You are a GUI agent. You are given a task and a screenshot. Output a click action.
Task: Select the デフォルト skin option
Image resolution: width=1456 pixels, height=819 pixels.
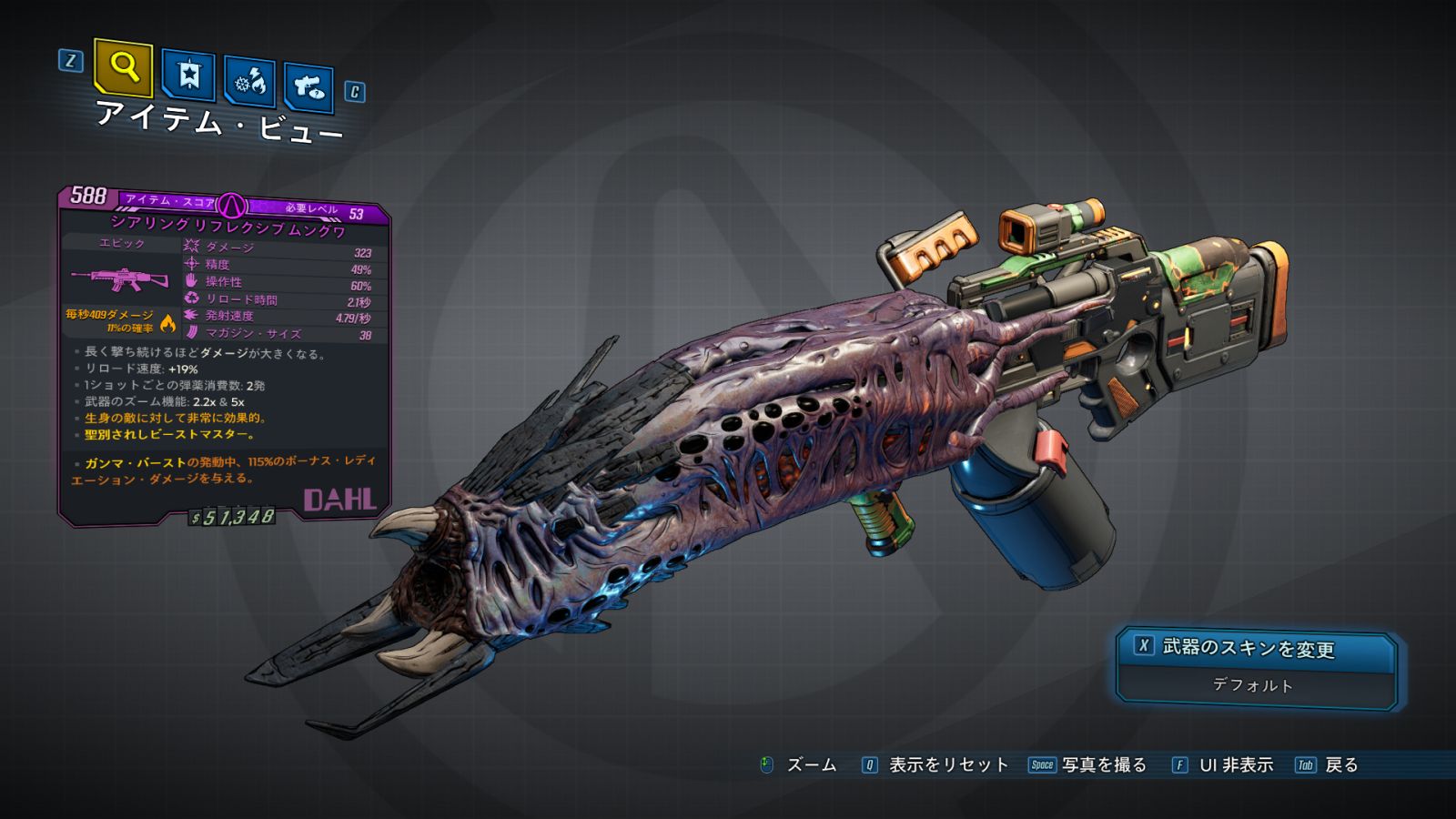tap(1253, 685)
